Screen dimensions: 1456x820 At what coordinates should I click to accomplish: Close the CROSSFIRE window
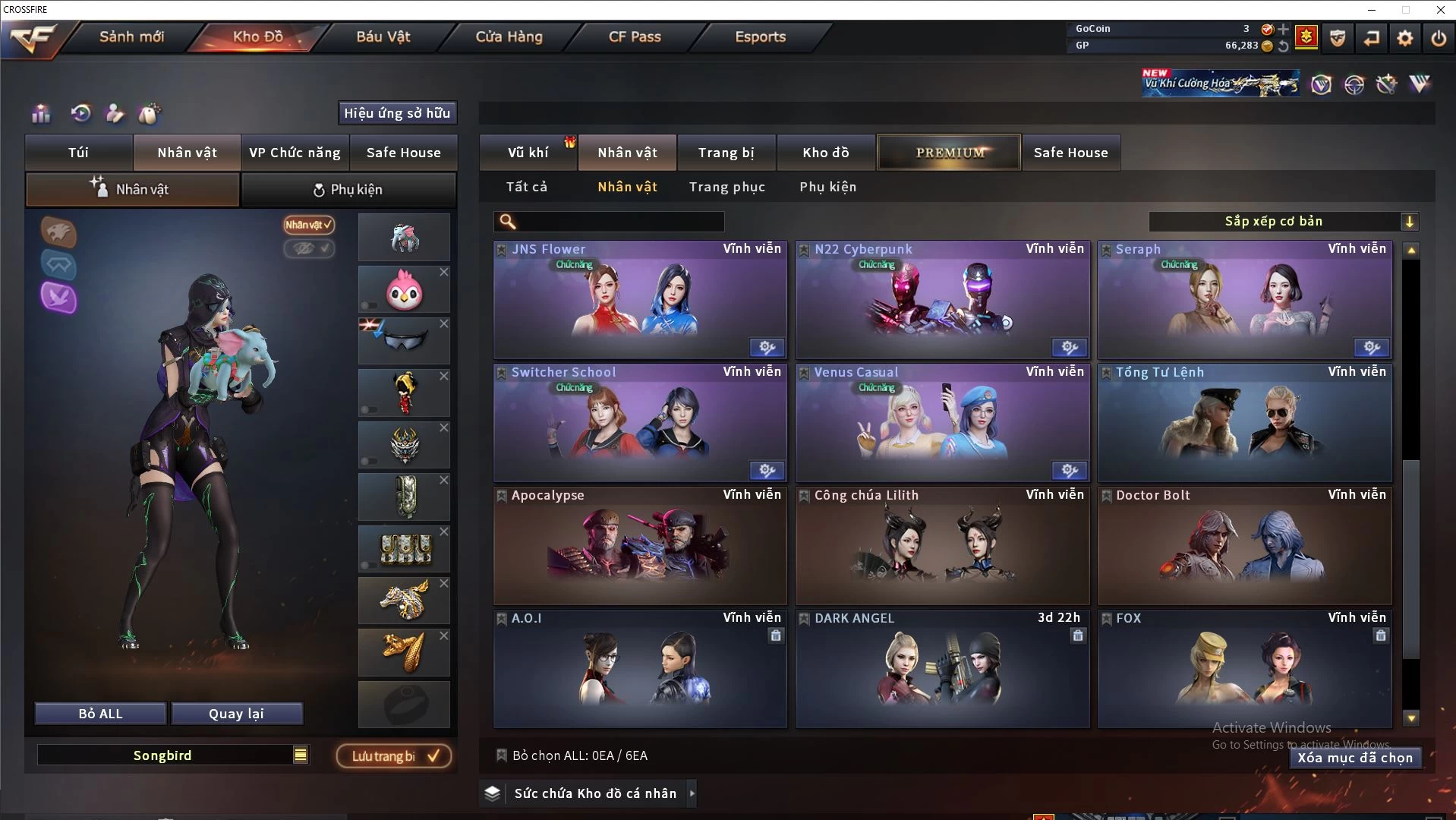point(1440,10)
